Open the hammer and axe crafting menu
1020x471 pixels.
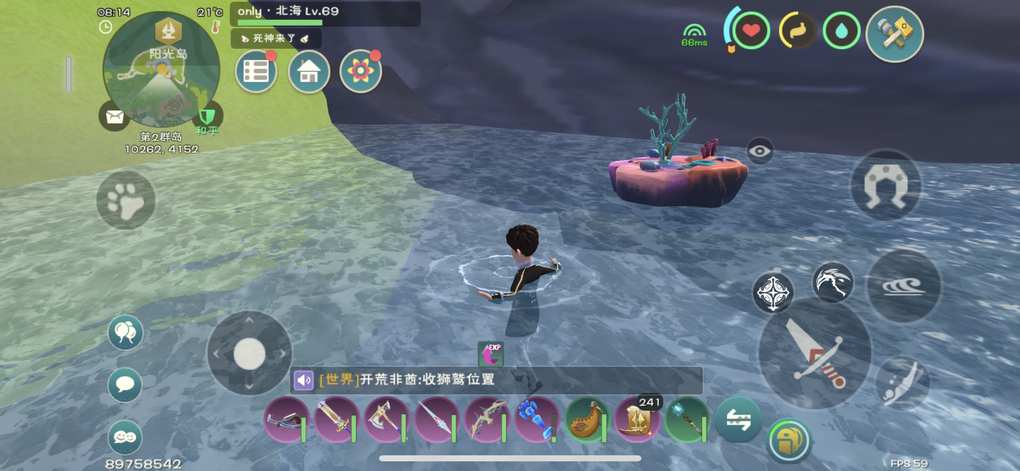(x=894, y=33)
